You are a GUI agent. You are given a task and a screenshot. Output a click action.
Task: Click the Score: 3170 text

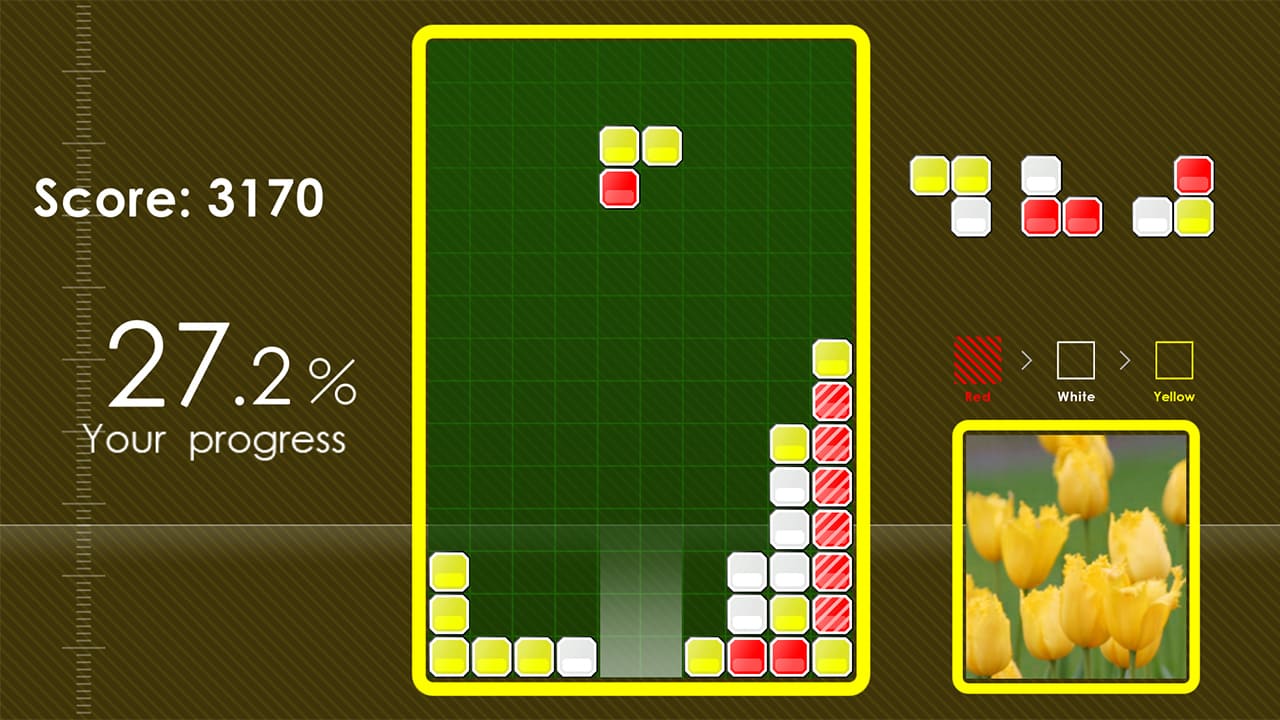click(178, 198)
